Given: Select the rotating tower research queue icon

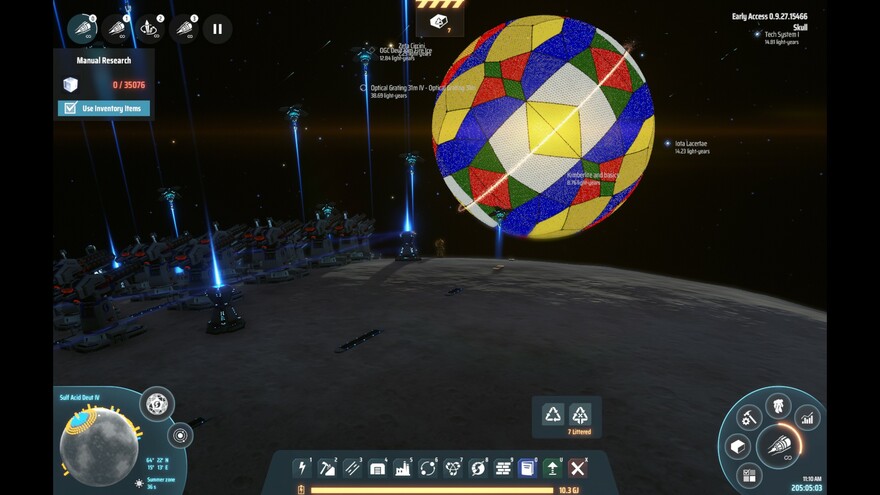Looking at the screenshot, I should coord(150,28).
